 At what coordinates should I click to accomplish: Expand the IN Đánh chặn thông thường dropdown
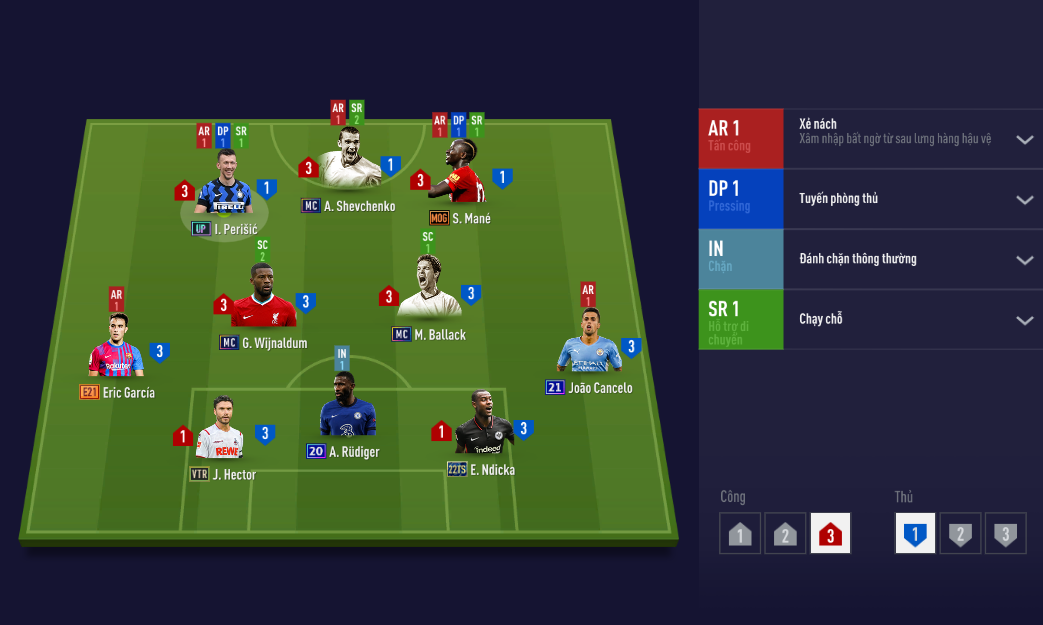tap(1024, 260)
